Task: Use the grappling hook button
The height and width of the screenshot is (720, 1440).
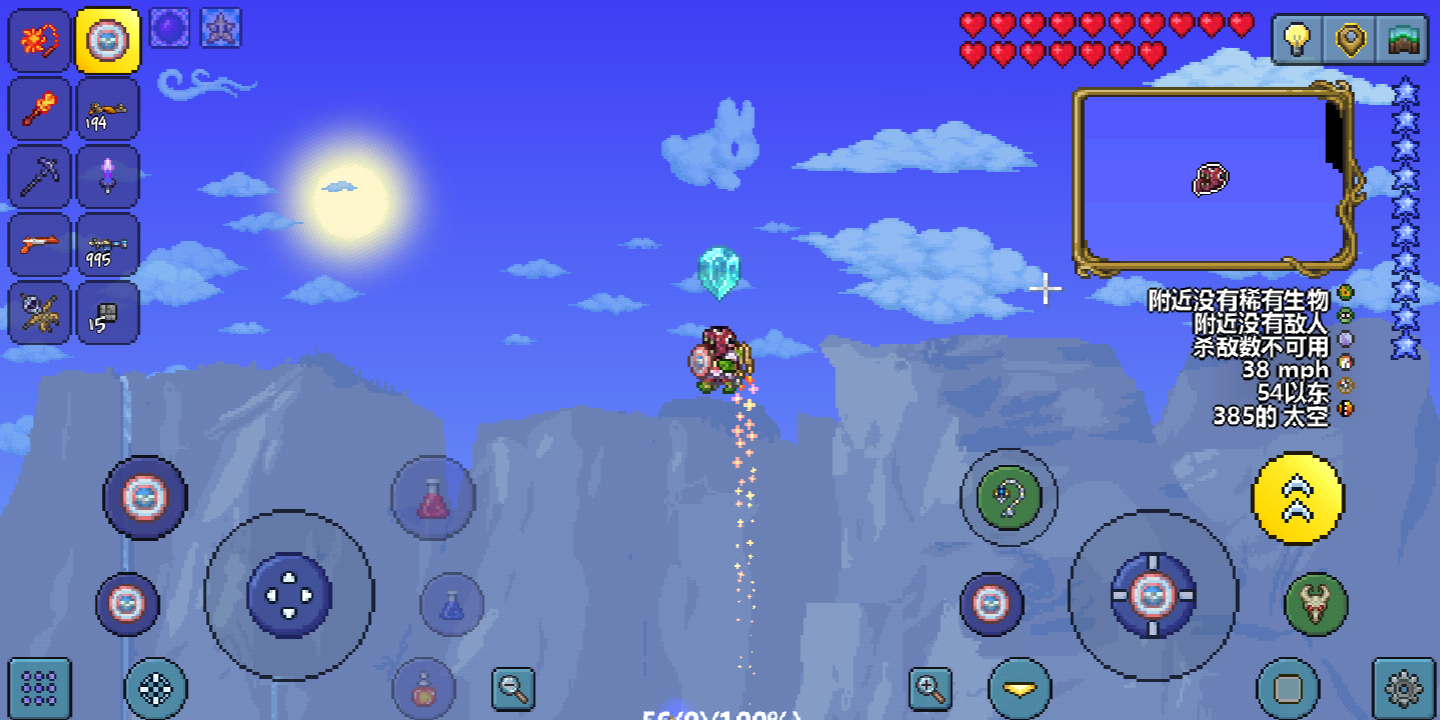Action: pos(1008,497)
